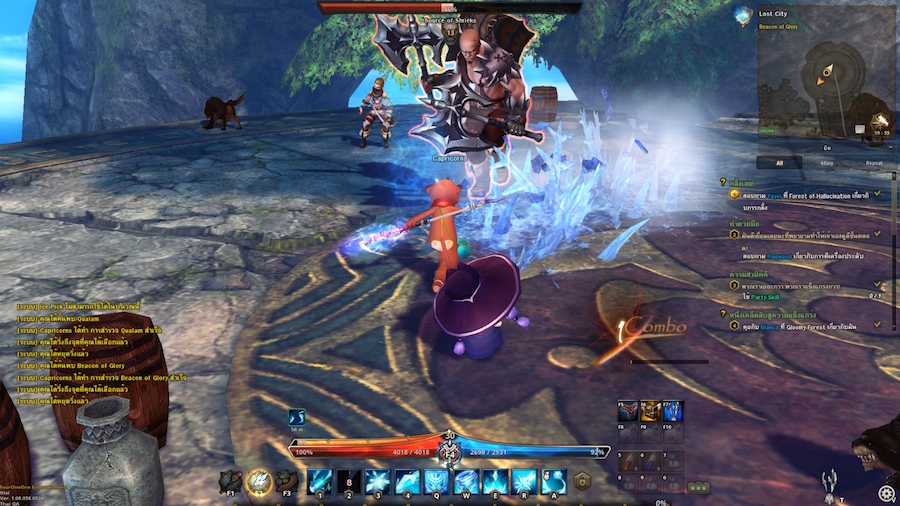Activate the W hotbar skill
This screenshot has height=506, width=900.
[x=466, y=481]
